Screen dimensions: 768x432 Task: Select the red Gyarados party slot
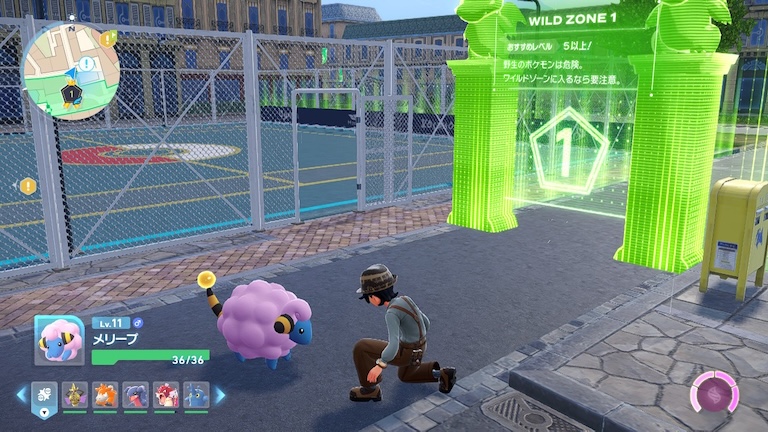point(166,395)
